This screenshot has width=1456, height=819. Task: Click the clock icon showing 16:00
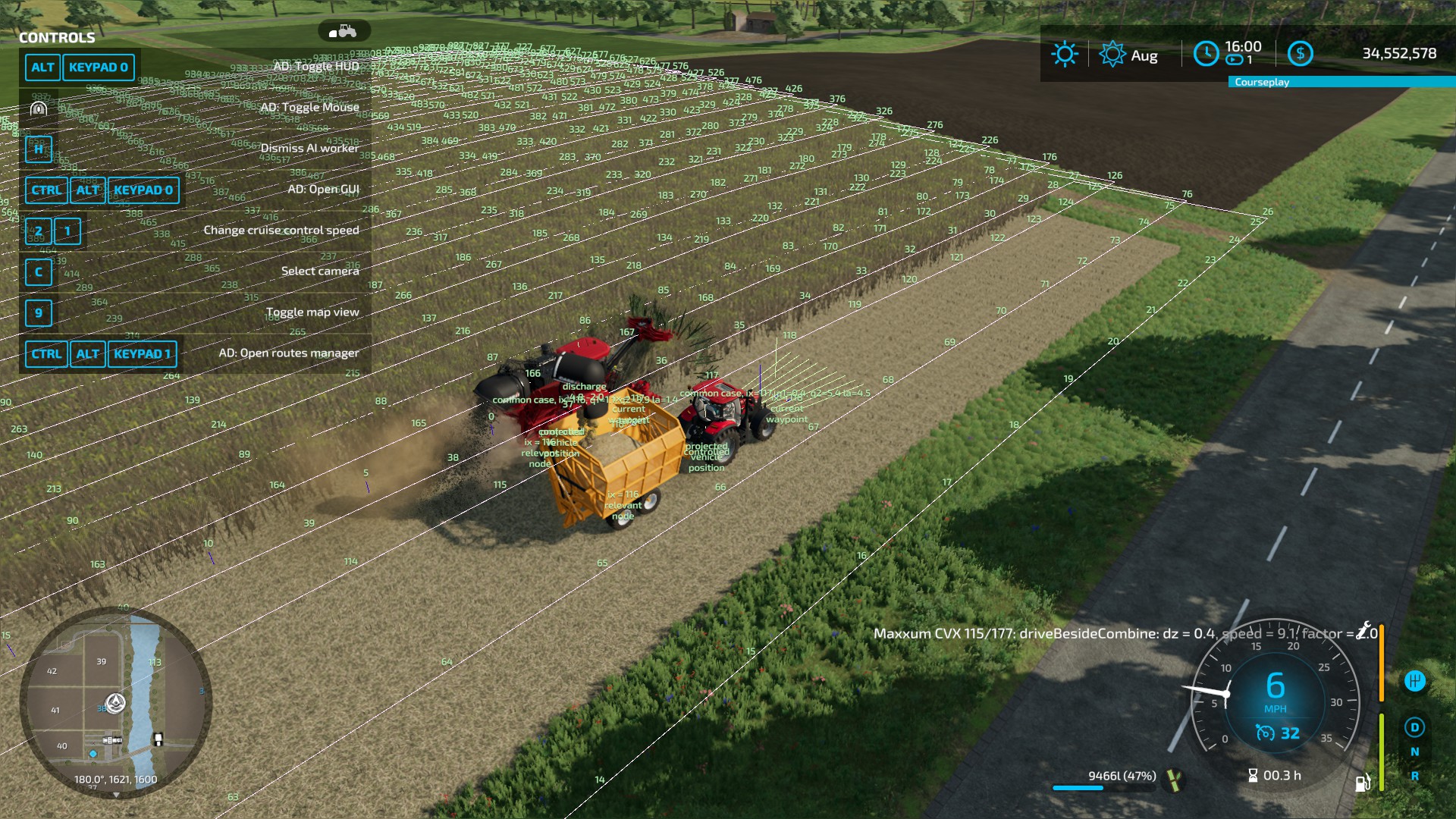[1207, 53]
